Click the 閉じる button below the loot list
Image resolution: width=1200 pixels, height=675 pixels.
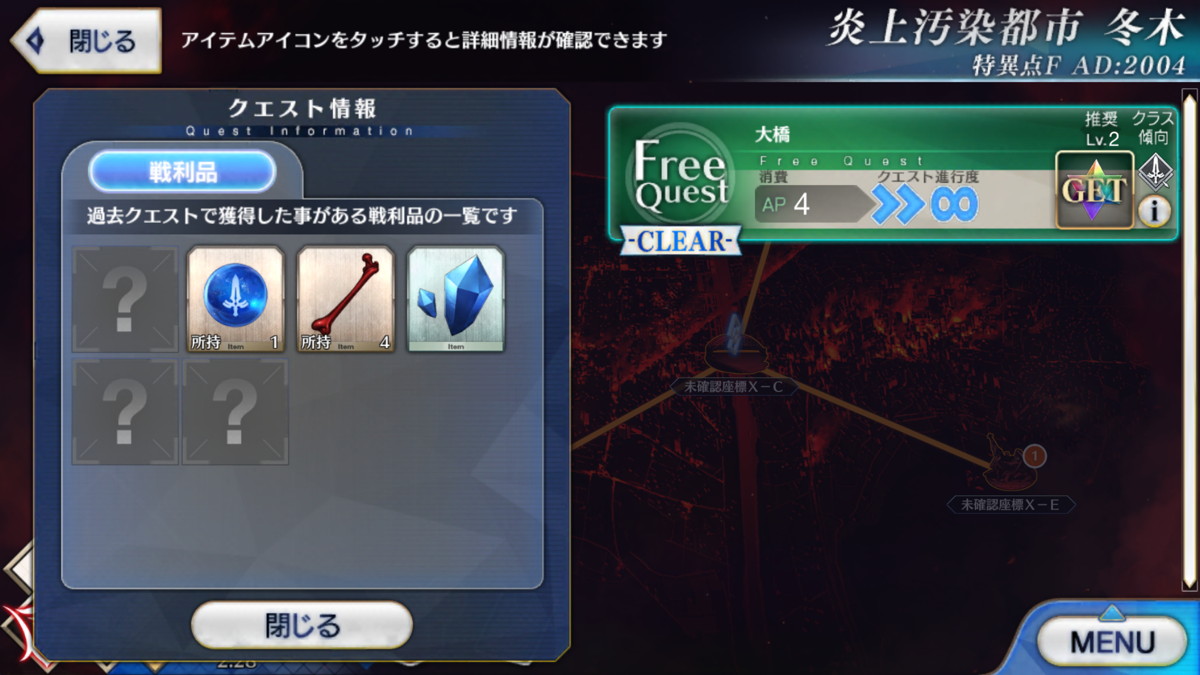(x=302, y=626)
